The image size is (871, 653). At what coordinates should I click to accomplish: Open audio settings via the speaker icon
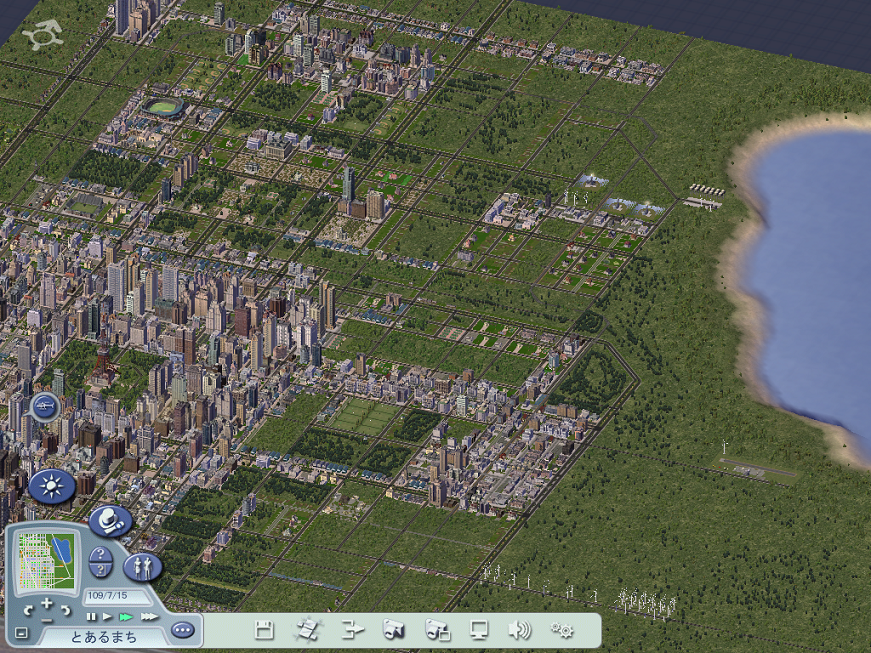(519, 630)
